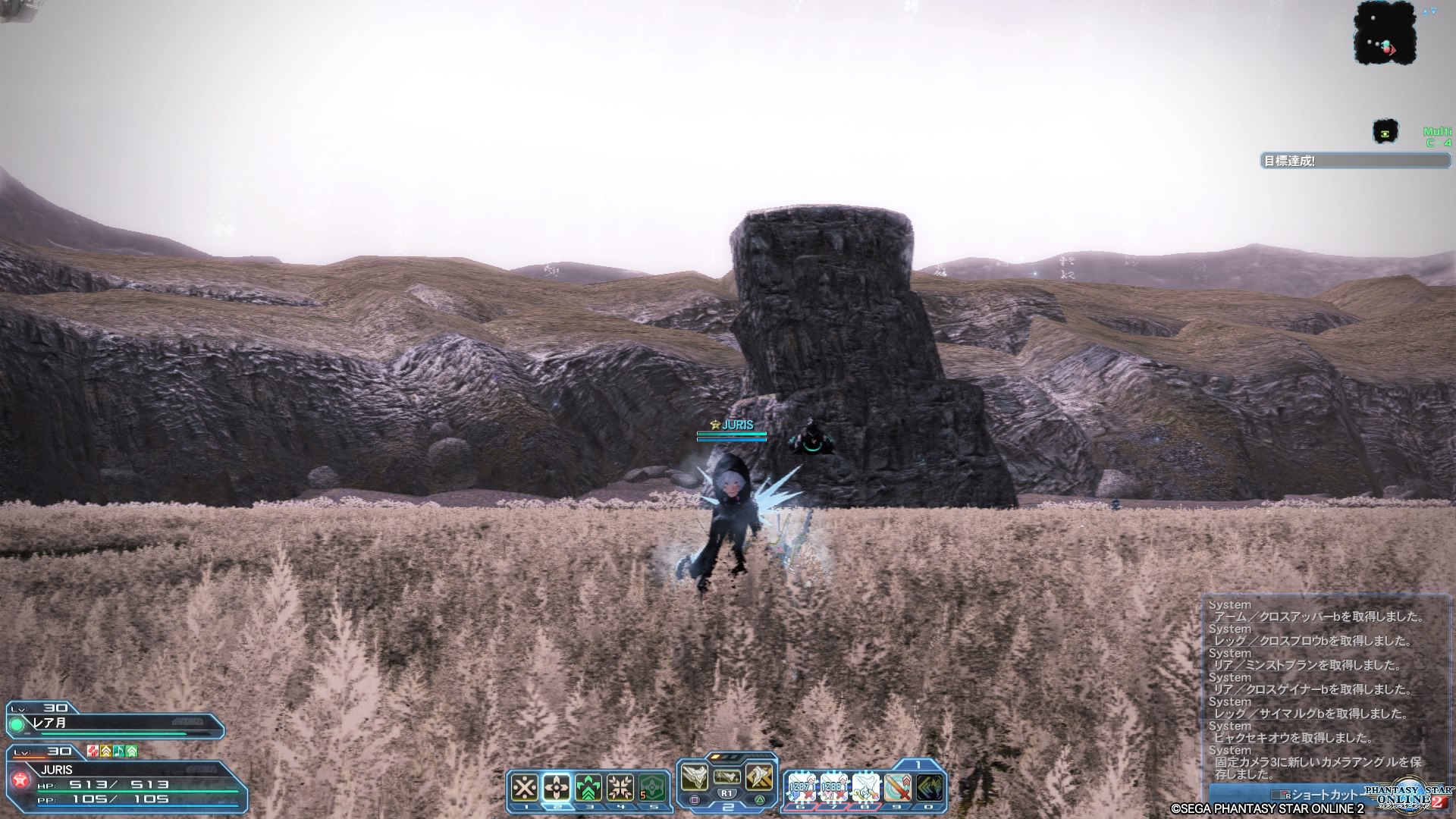
Task: Open the minimap in the top-right corner
Action: click(1385, 33)
